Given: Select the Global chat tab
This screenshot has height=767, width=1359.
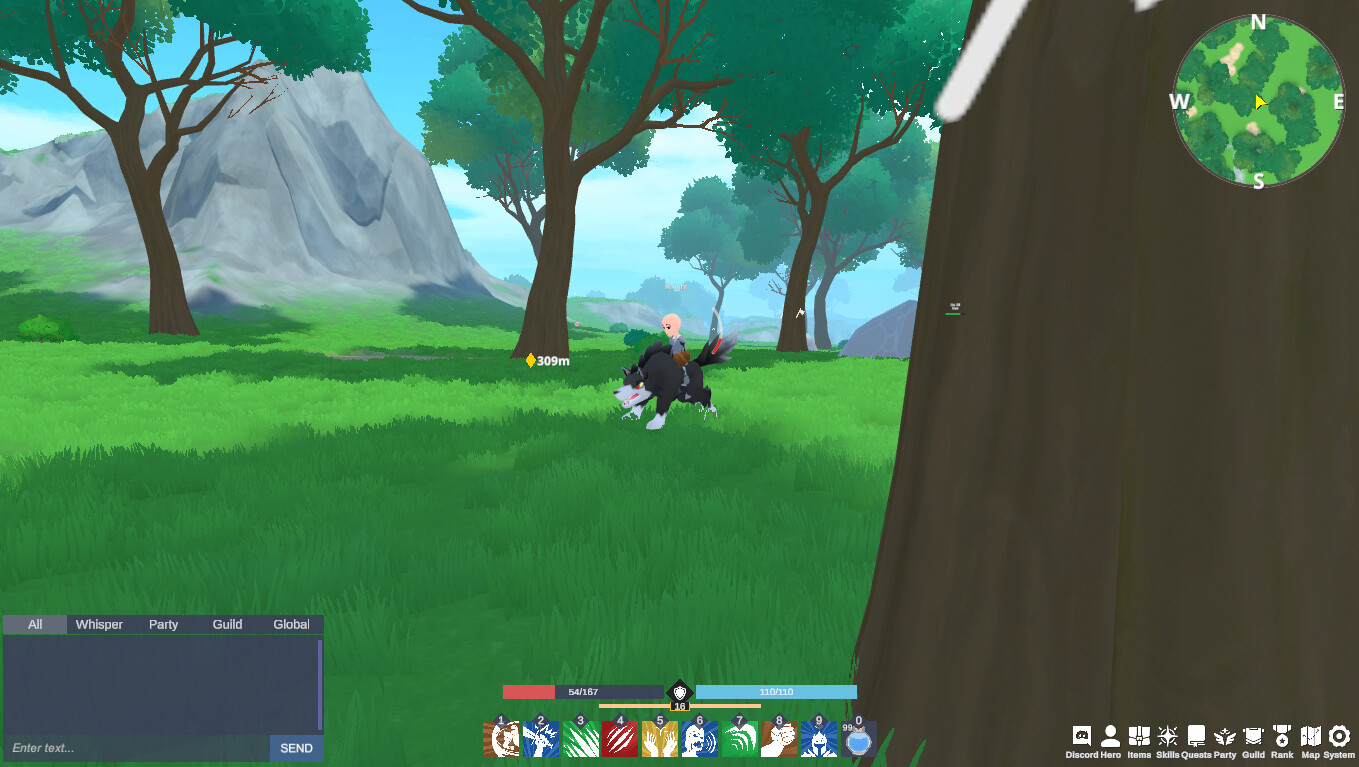Looking at the screenshot, I should [x=290, y=624].
